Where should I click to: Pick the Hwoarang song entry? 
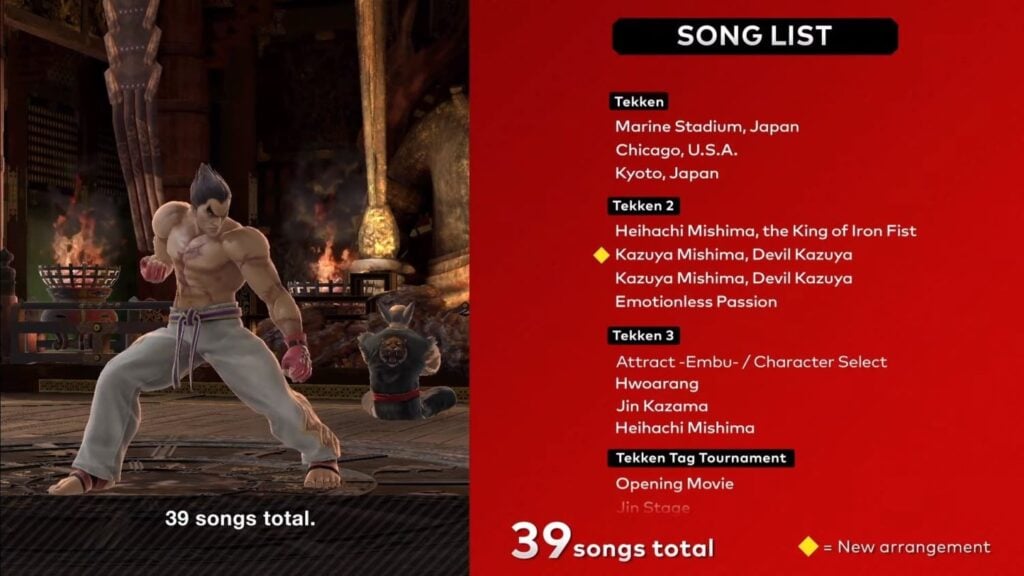657,383
